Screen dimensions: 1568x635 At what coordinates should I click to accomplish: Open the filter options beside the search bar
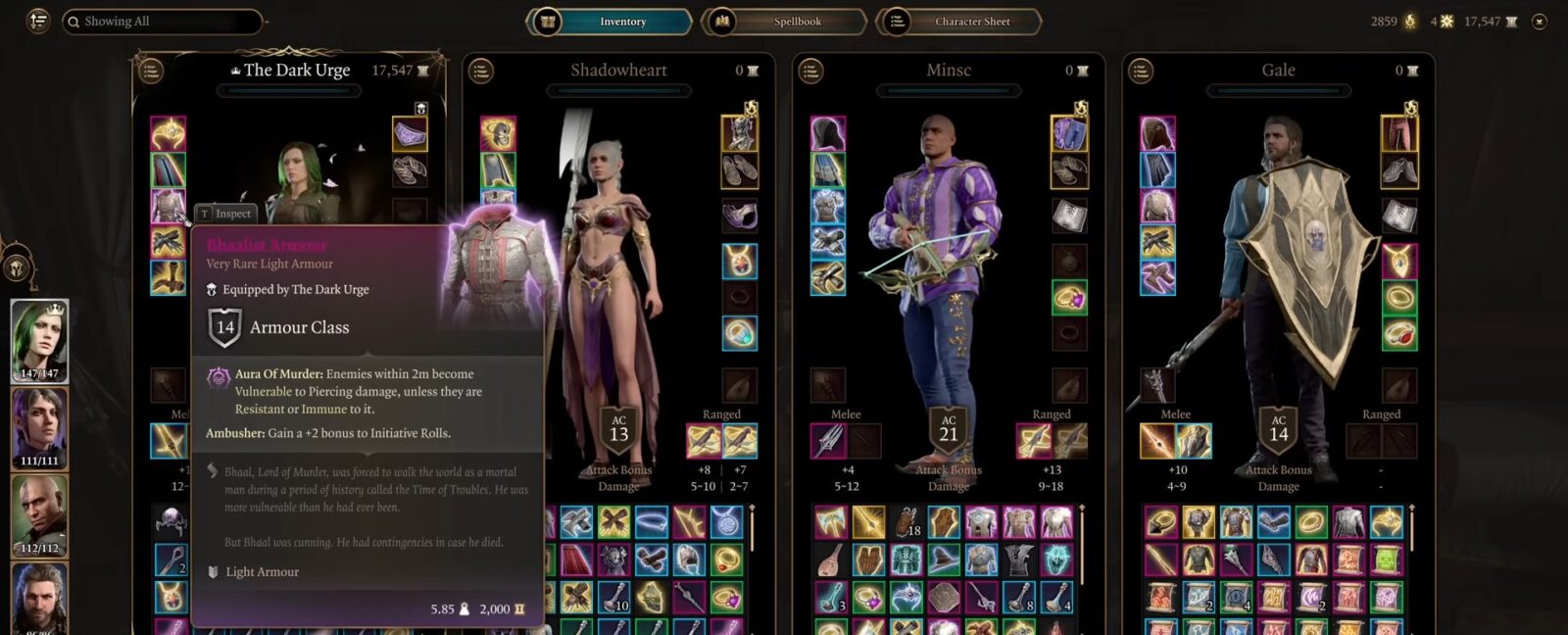(38, 21)
